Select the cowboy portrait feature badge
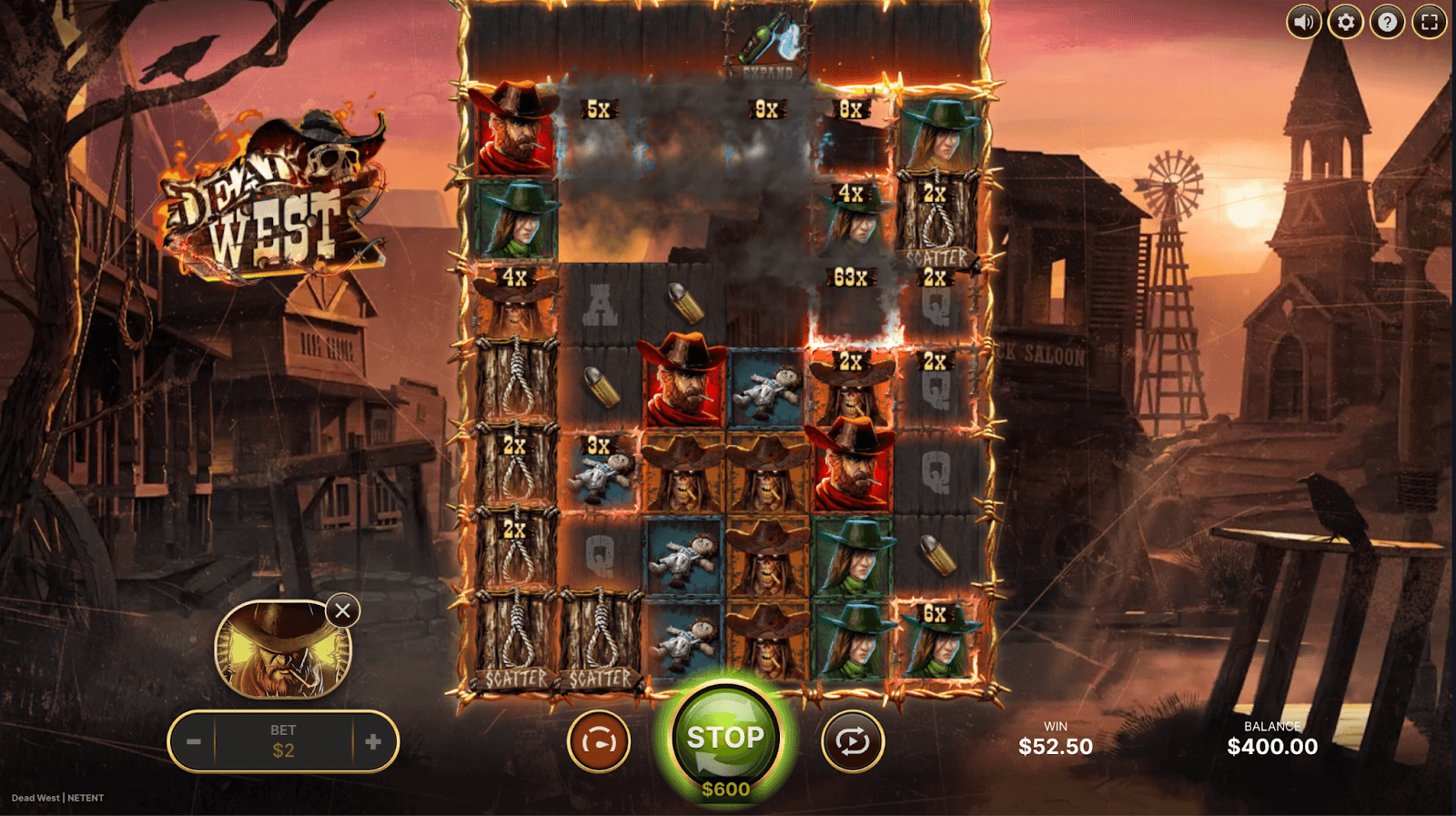1456x816 pixels. [x=281, y=650]
